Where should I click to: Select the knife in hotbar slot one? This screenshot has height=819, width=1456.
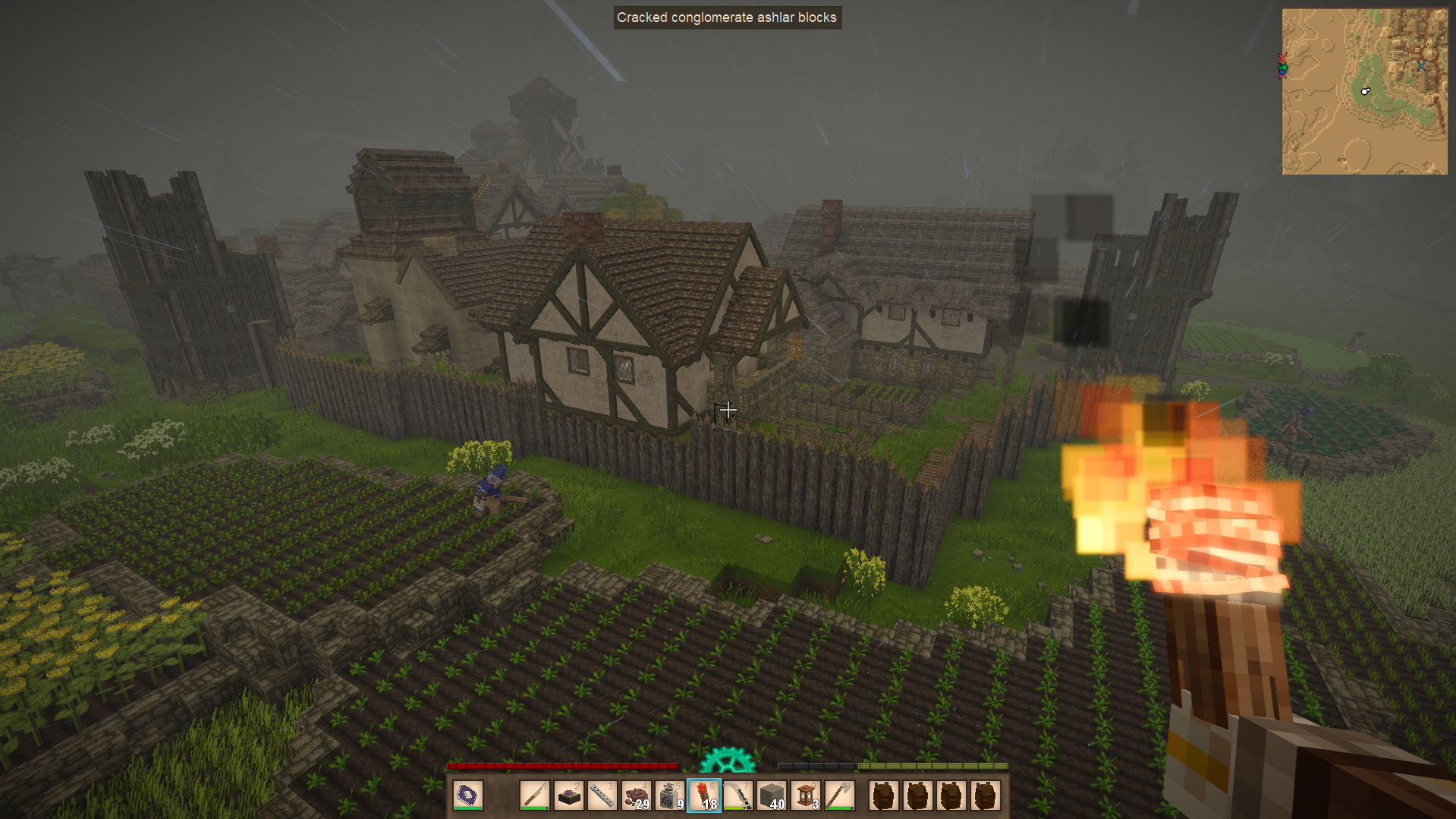tap(535, 795)
